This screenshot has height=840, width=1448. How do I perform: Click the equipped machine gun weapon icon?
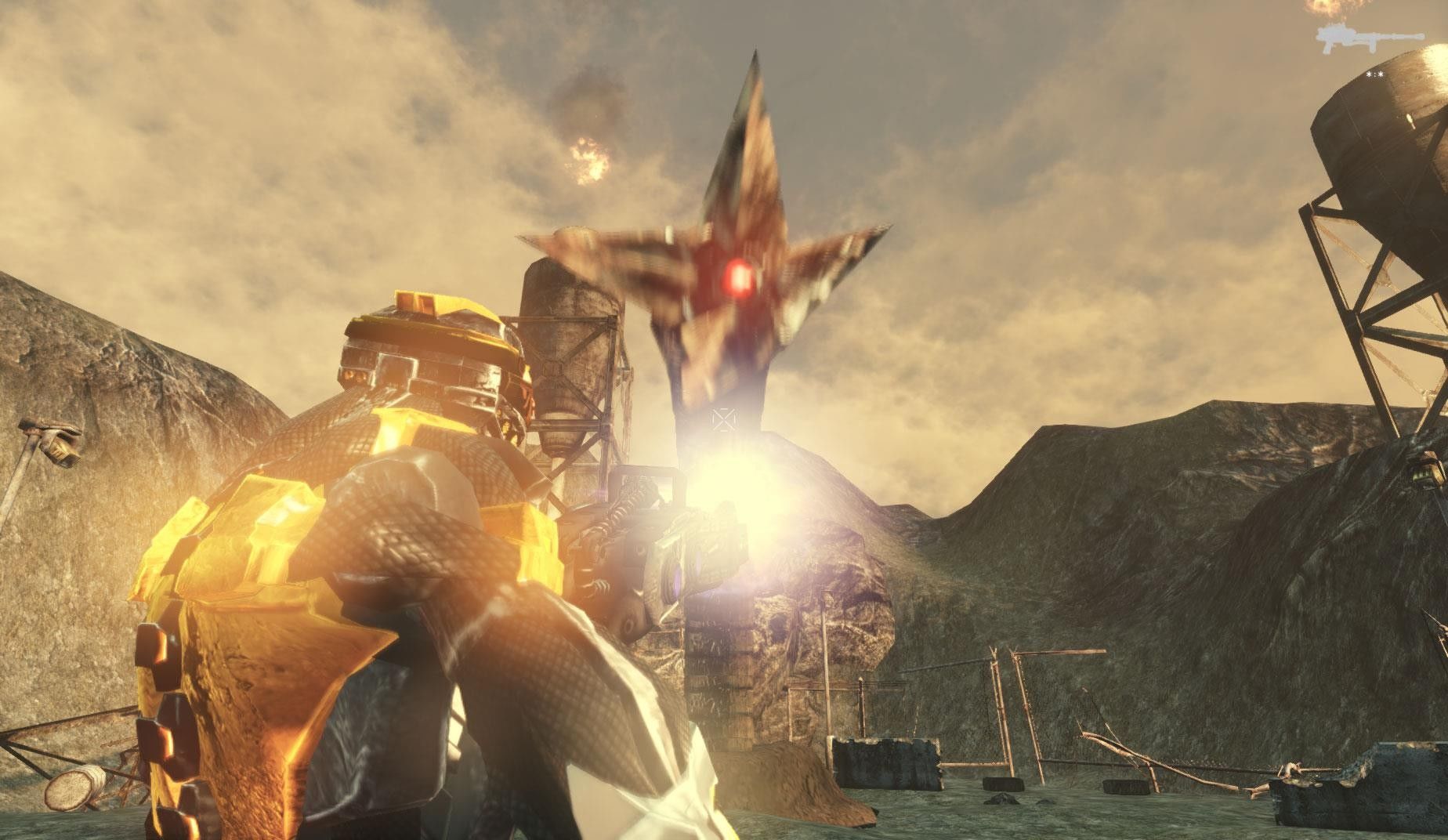(1362, 38)
